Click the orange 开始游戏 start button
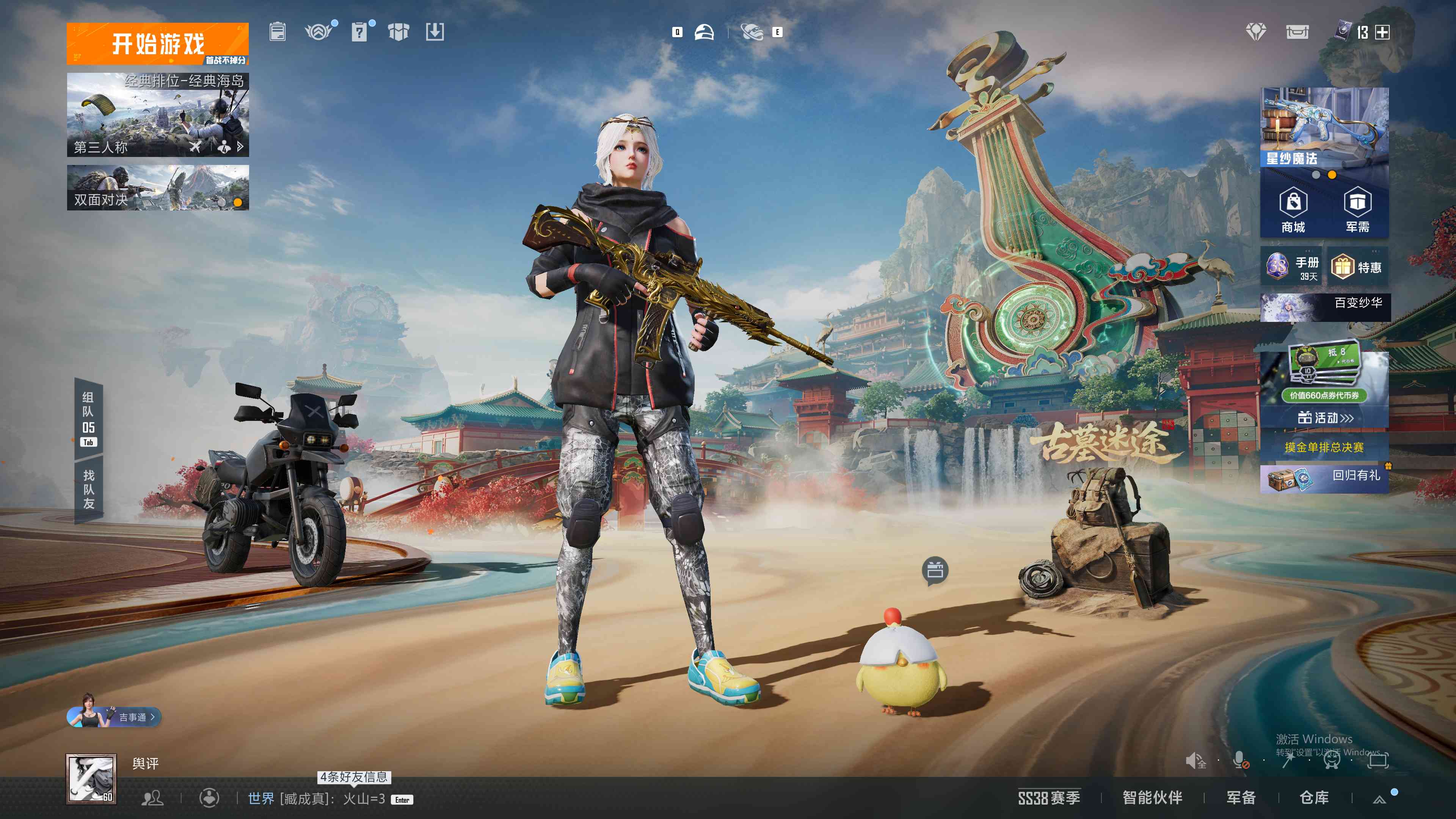Viewport: 1456px width, 819px height. tap(157, 43)
